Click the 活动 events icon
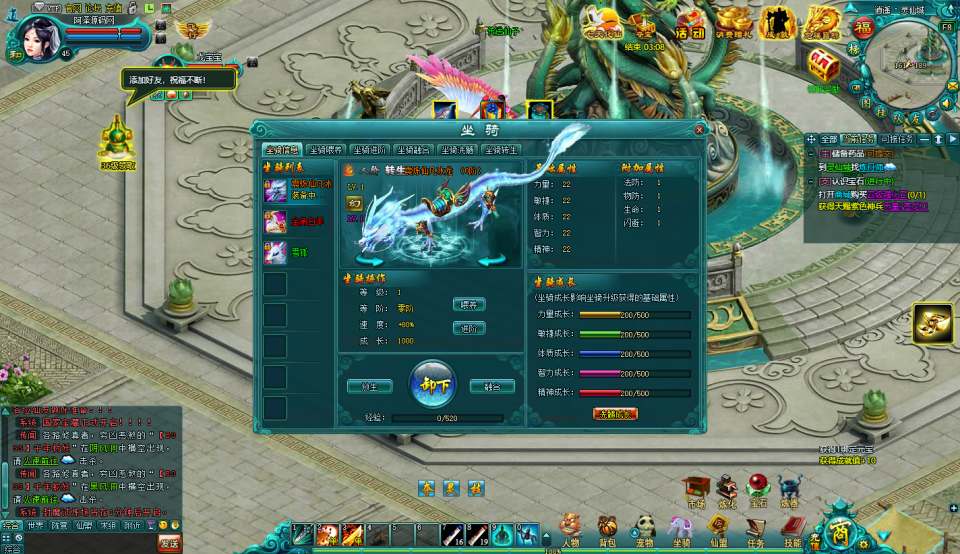This screenshot has height=554, width=960. click(x=689, y=22)
